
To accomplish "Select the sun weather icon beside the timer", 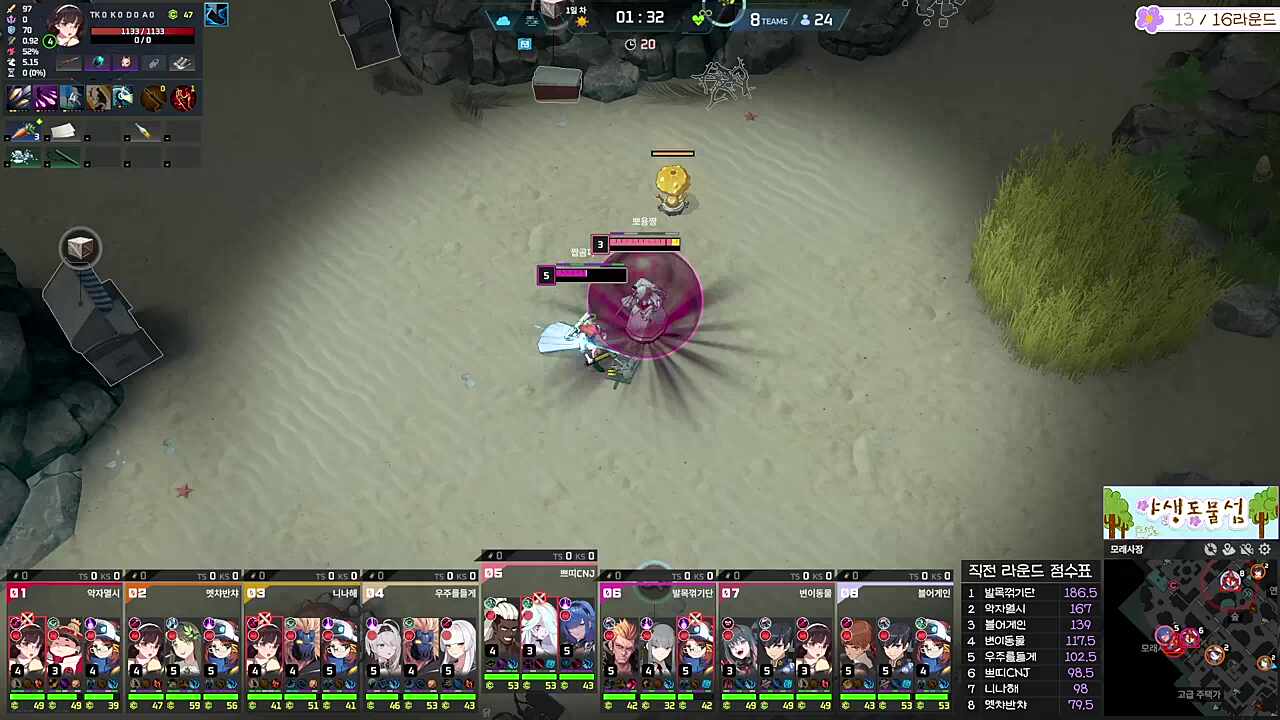I will pos(582,22).
